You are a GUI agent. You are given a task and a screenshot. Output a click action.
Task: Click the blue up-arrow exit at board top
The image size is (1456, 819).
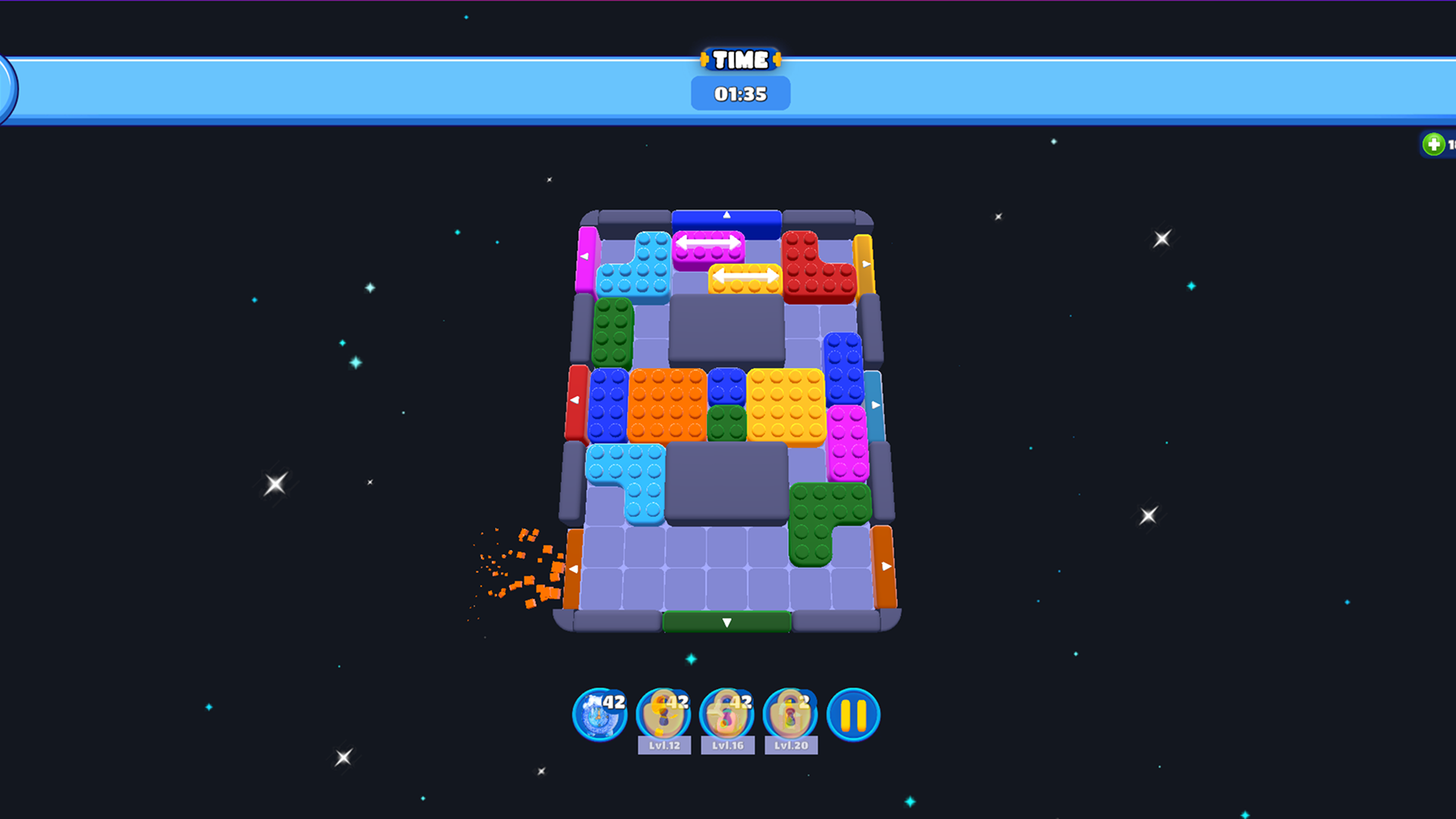[726, 215]
